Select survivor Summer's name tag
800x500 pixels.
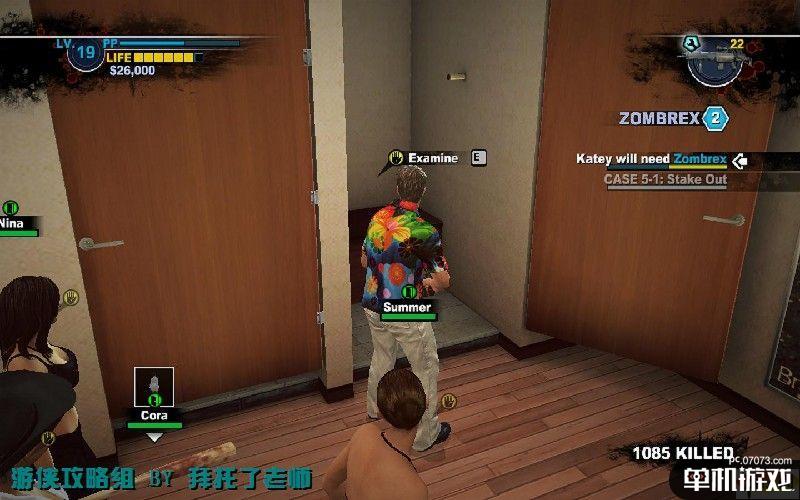pyautogui.click(x=407, y=307)
